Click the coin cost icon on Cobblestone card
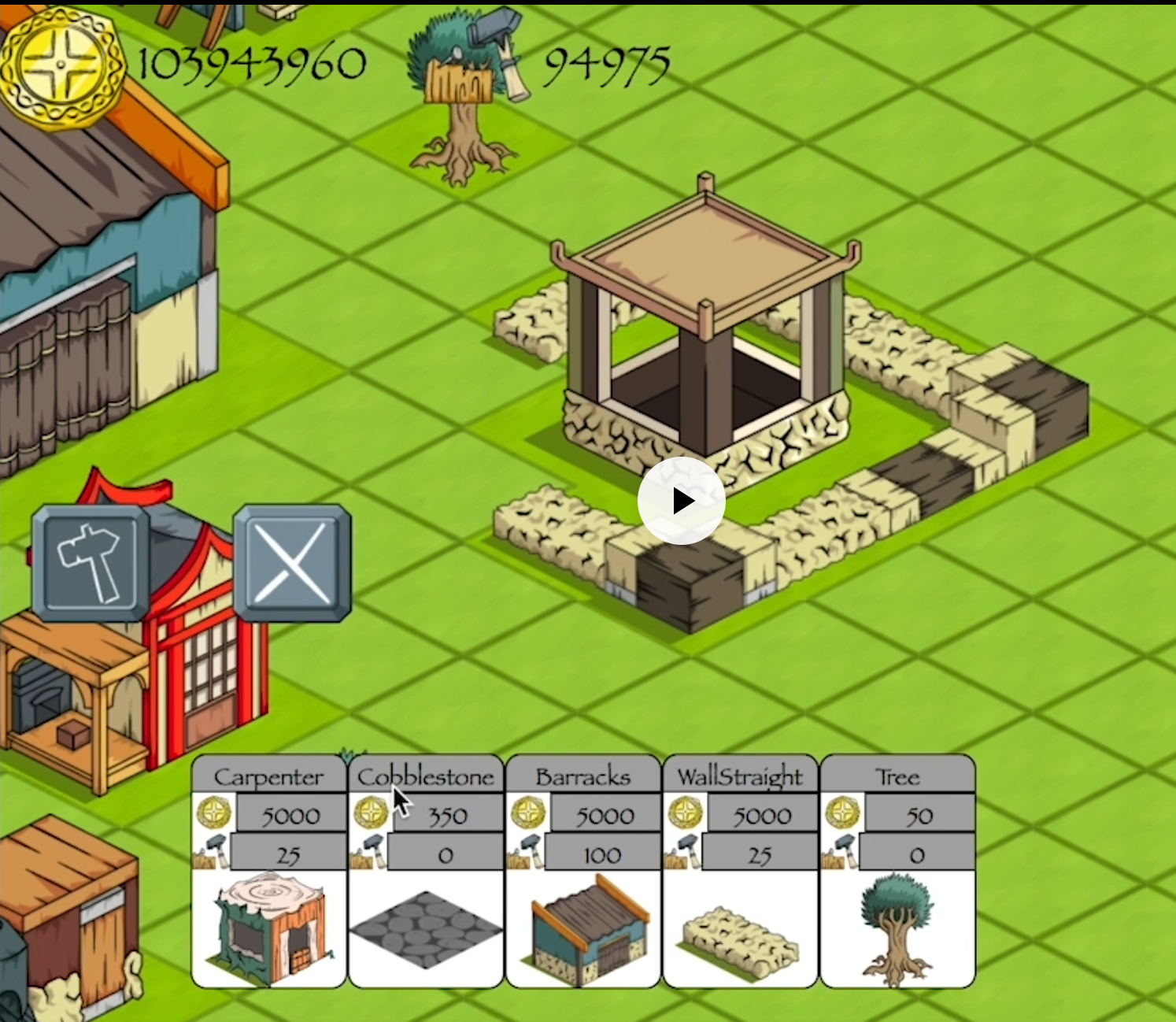 [x=370, y=813]
